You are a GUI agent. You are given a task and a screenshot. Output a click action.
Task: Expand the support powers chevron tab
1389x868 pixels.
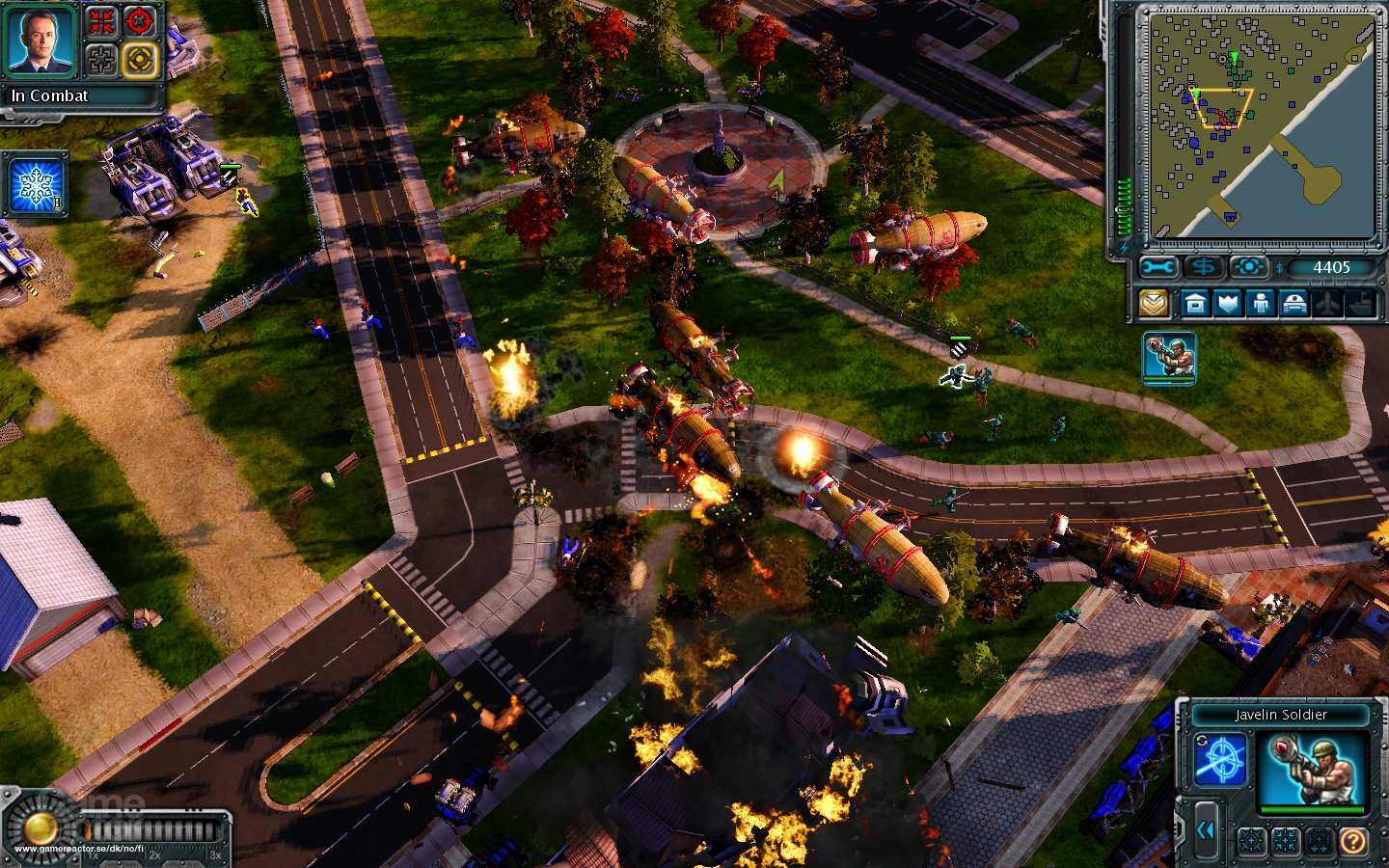pyautogui.click(x=1154, y=303)
